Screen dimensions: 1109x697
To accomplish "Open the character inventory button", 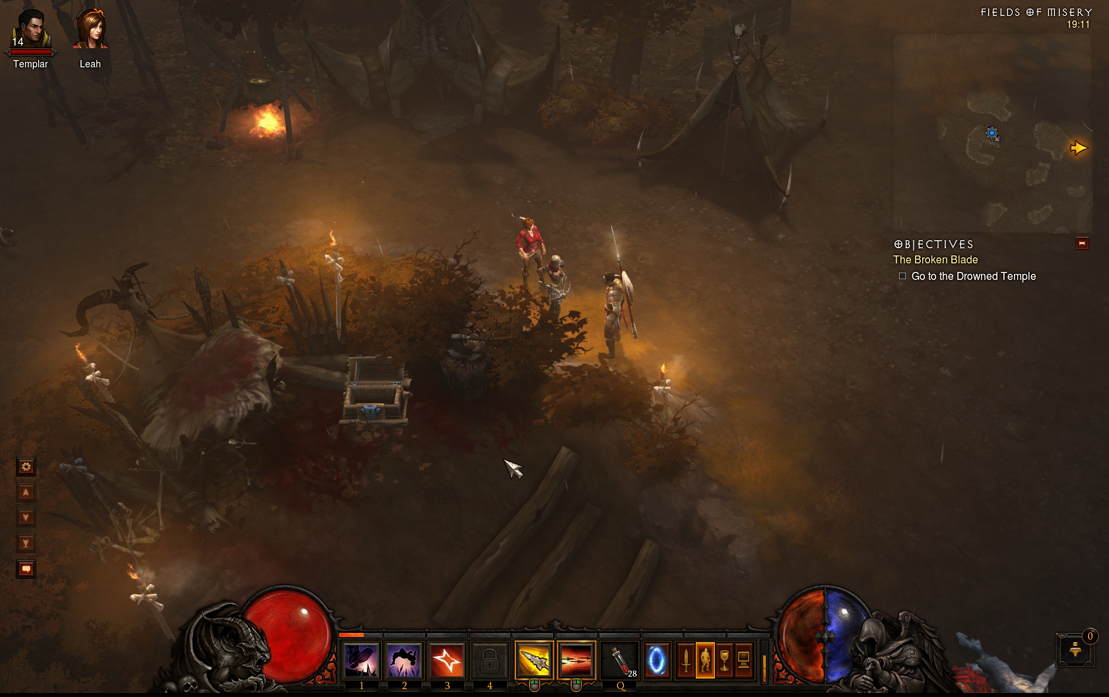I will [x=705, y=660].
